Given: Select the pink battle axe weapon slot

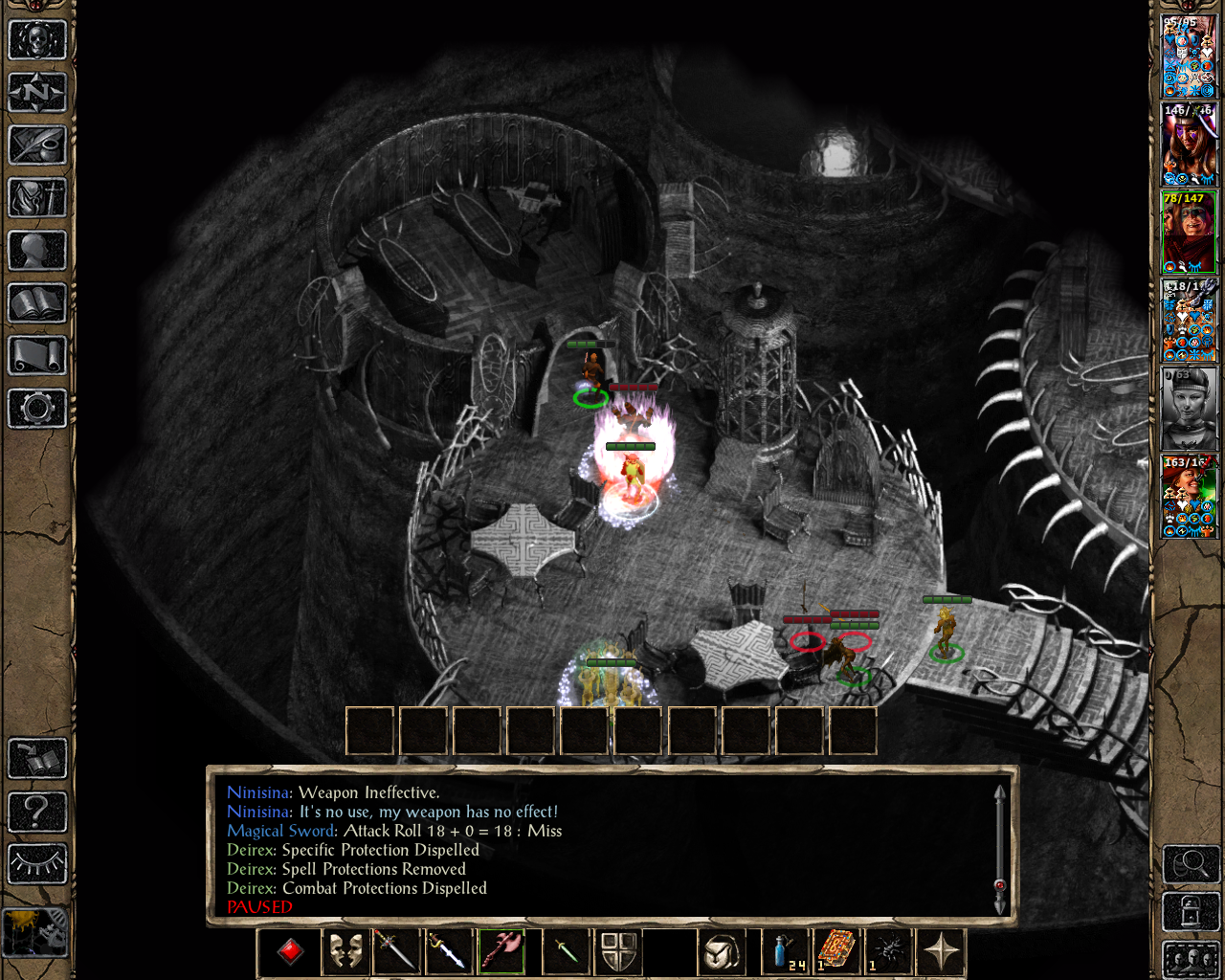Looking at the screenshot, I should point(501,952).
